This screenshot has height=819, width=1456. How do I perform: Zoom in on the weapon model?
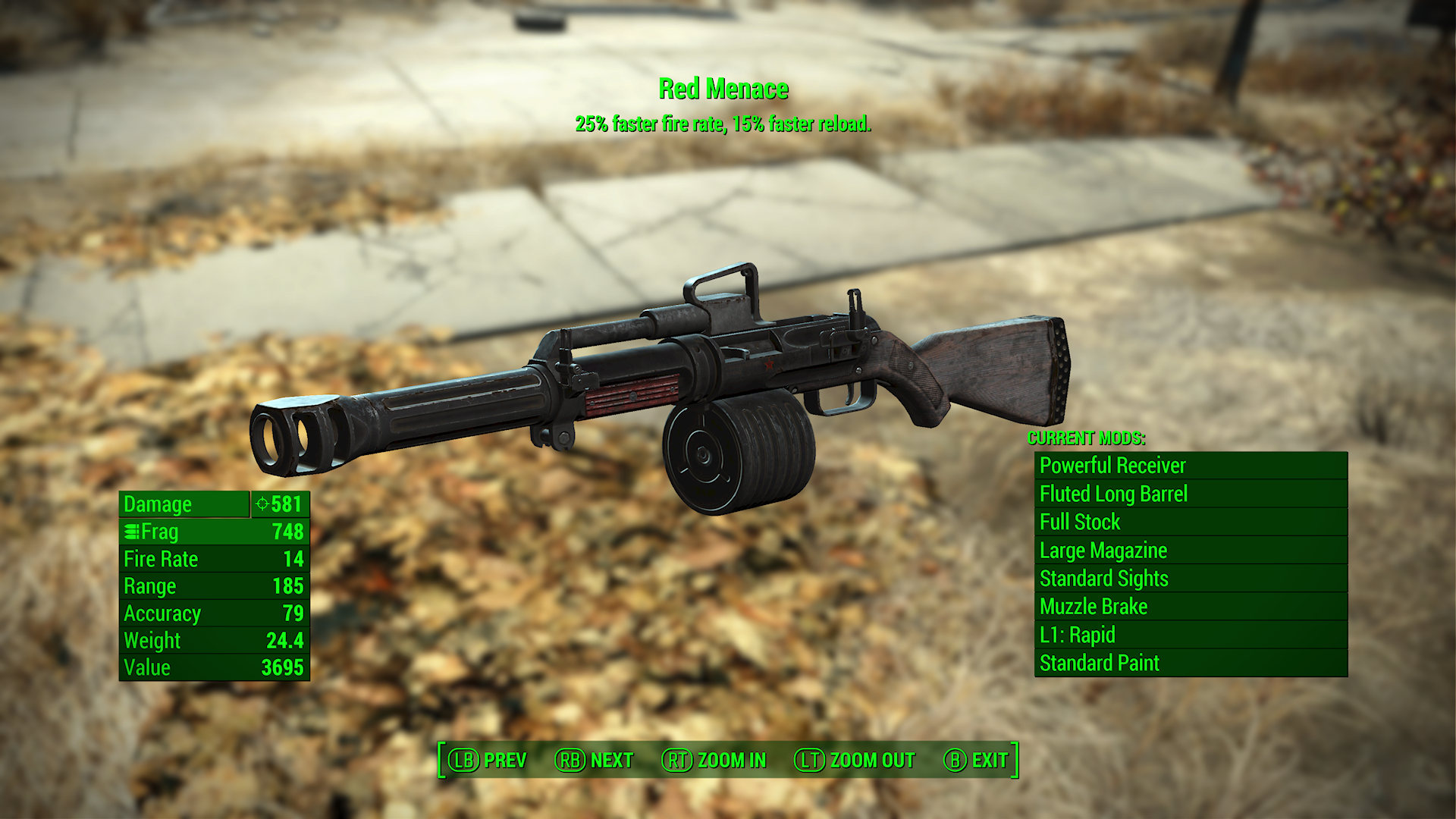coord(714,760)
